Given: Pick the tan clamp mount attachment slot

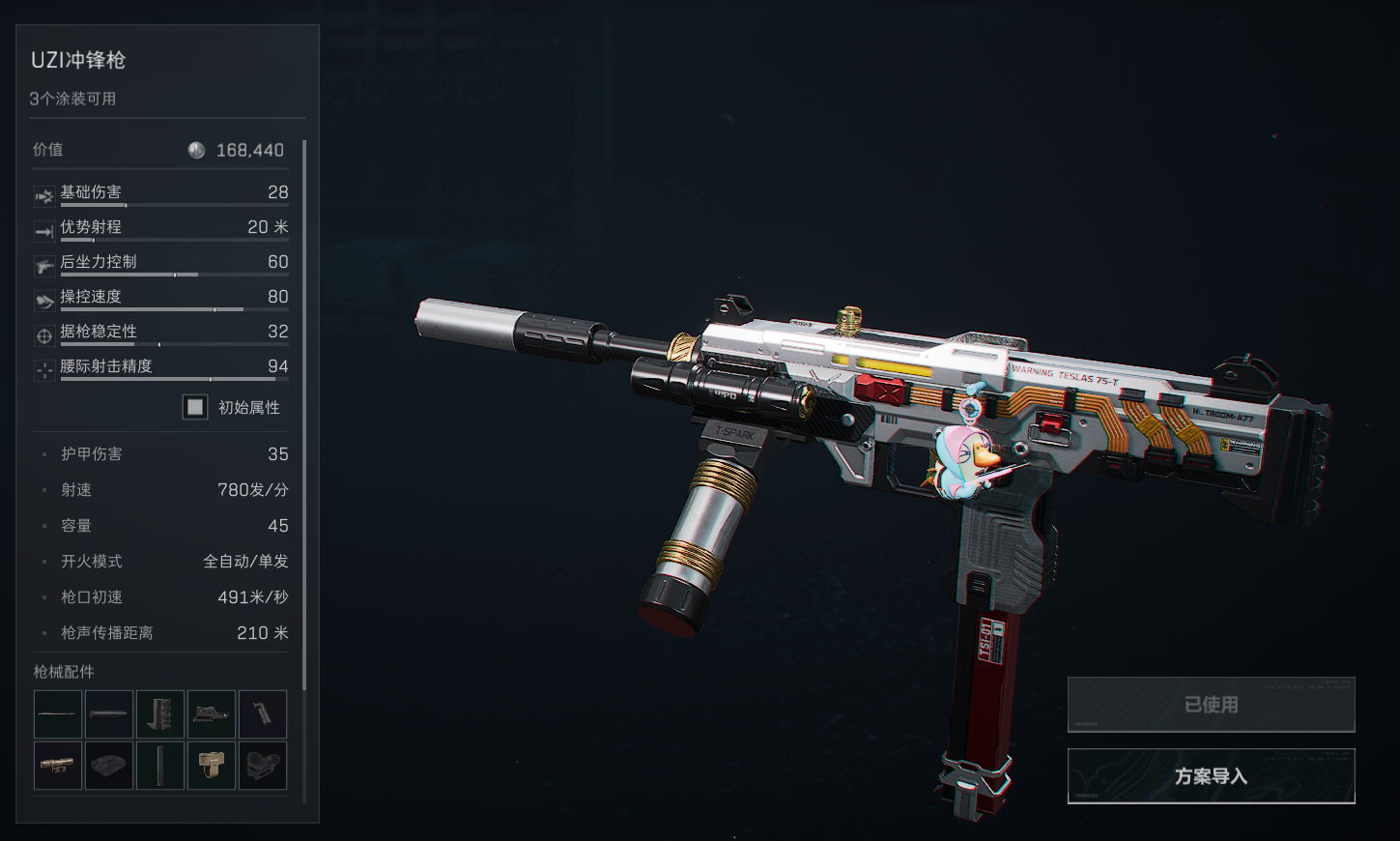Looking at the screenshot, I should point(212,766).
